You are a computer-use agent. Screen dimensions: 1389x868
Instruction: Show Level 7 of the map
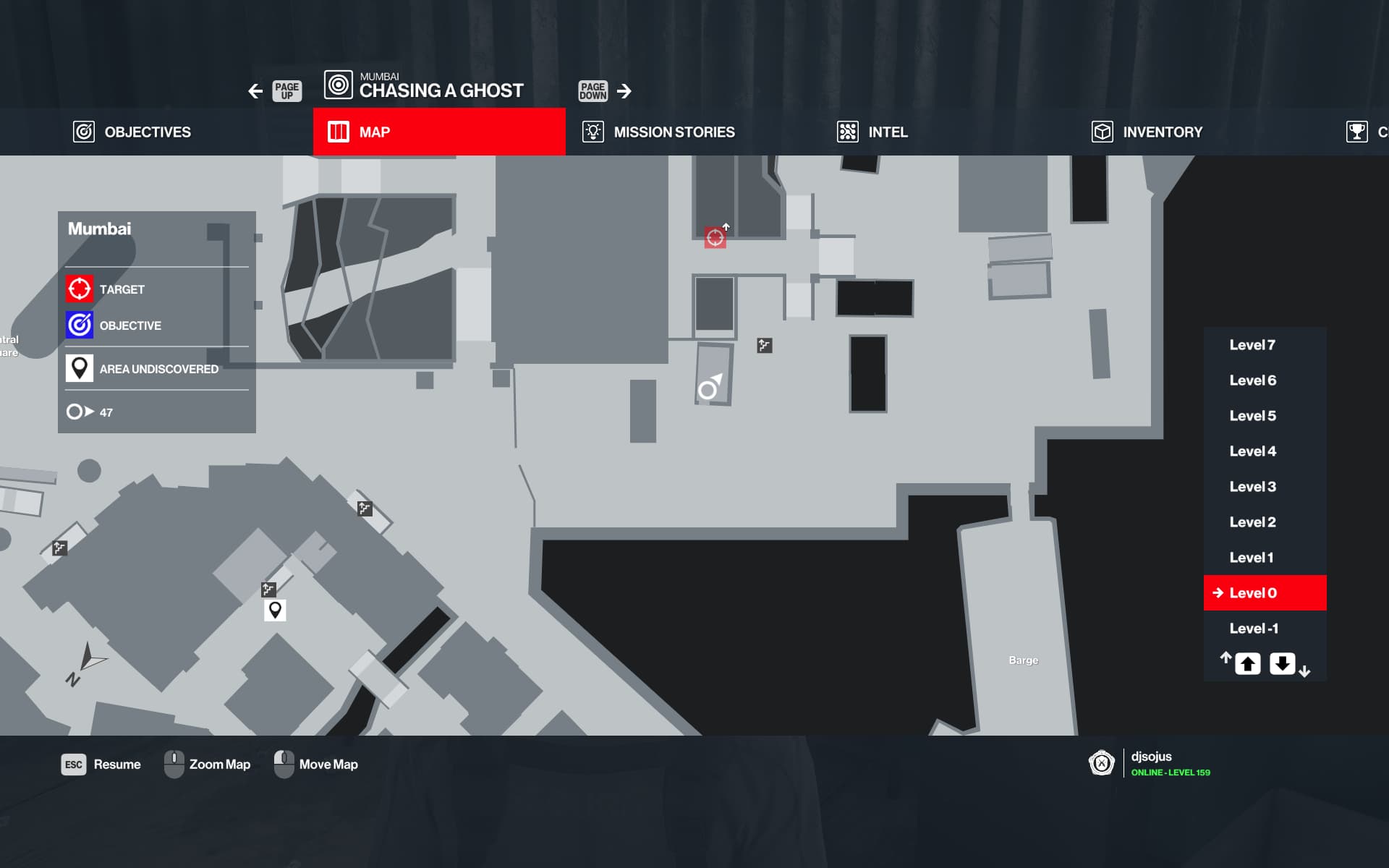(1252, 345)
